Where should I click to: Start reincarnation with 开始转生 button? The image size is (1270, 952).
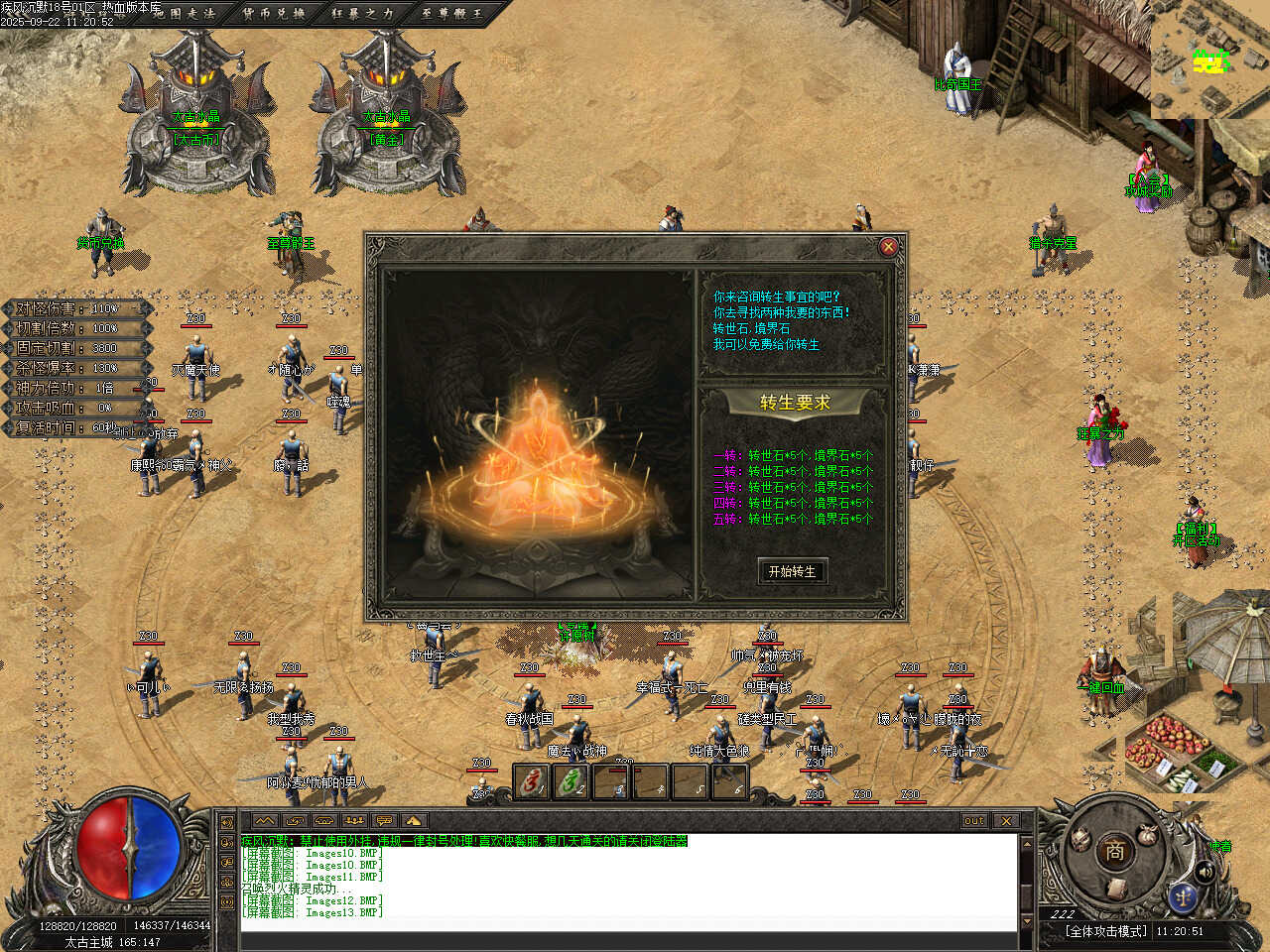[x=792, y=571]
